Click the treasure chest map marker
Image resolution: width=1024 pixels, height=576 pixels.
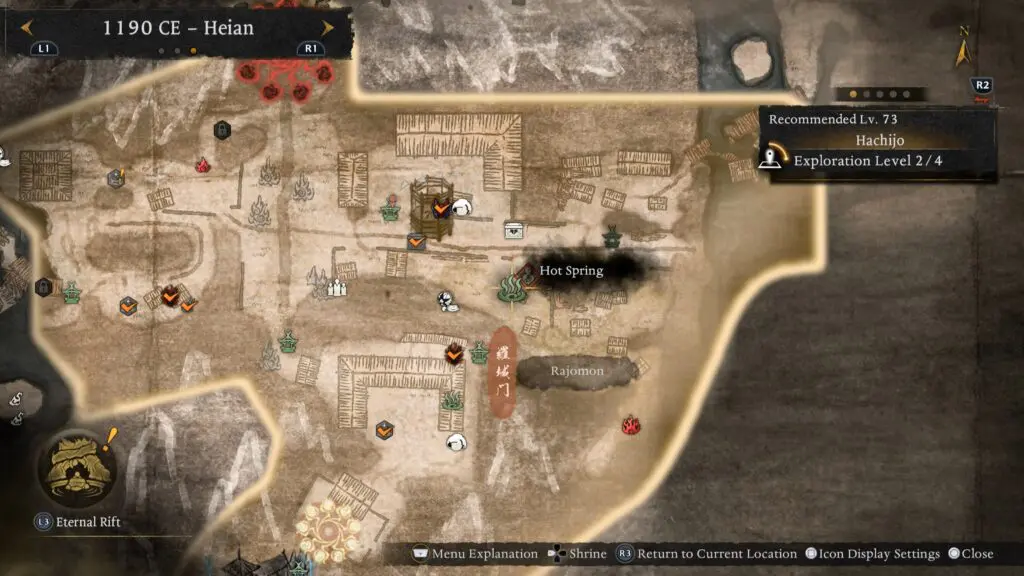click(514, 231)
